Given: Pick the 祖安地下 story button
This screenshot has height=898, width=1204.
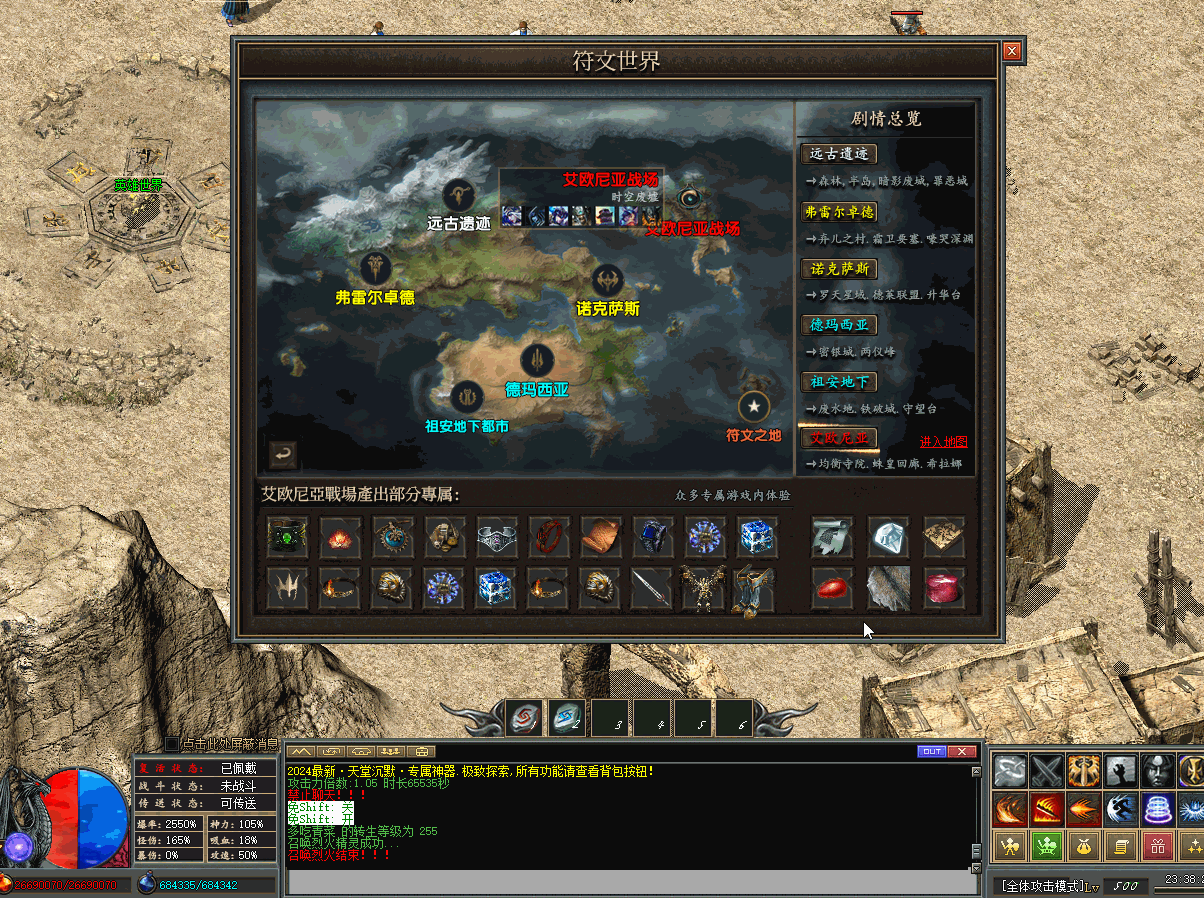Looking at the screenshot, I should 839,382.
